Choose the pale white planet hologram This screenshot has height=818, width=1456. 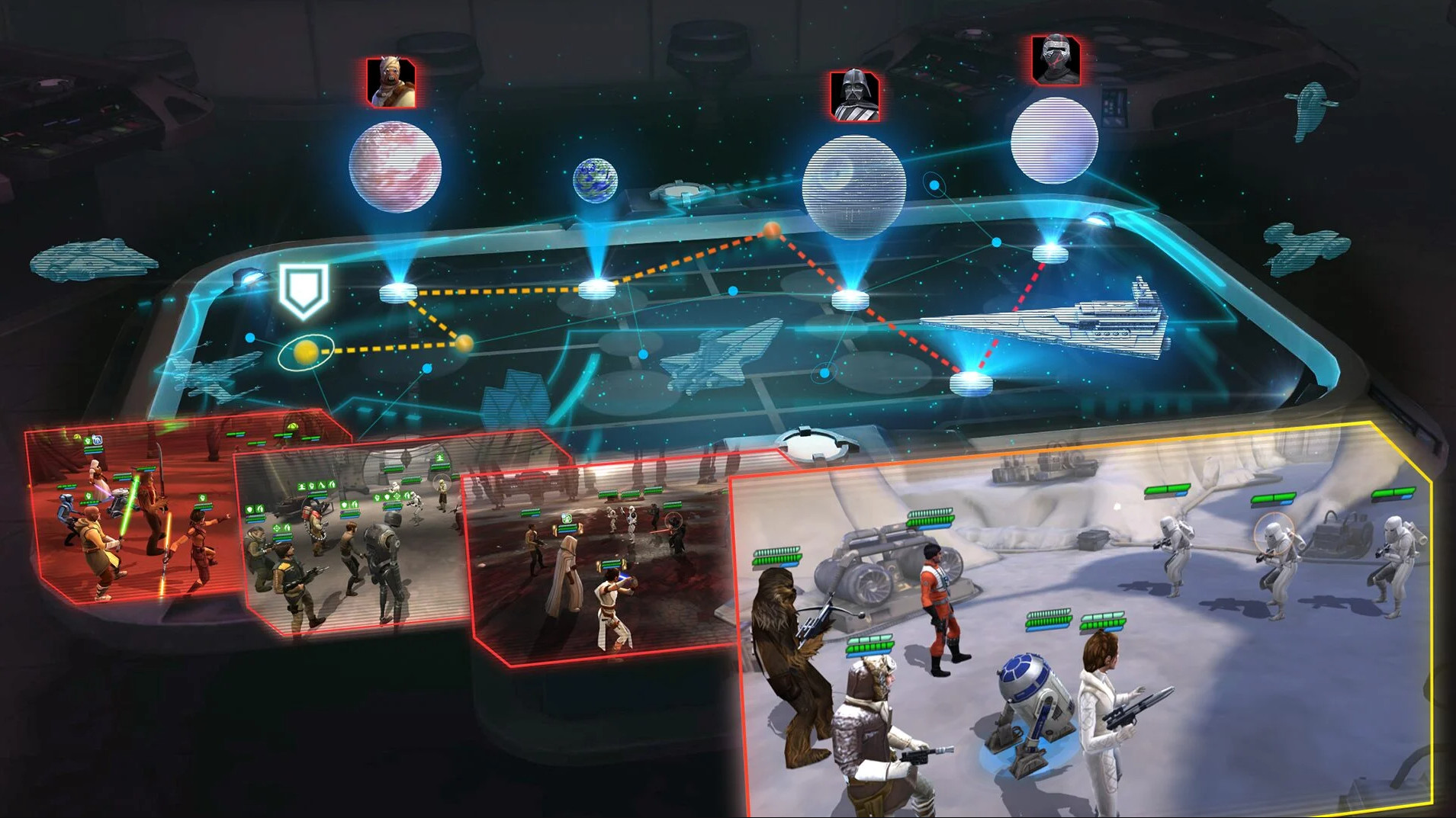click(x=1053, y=140)
